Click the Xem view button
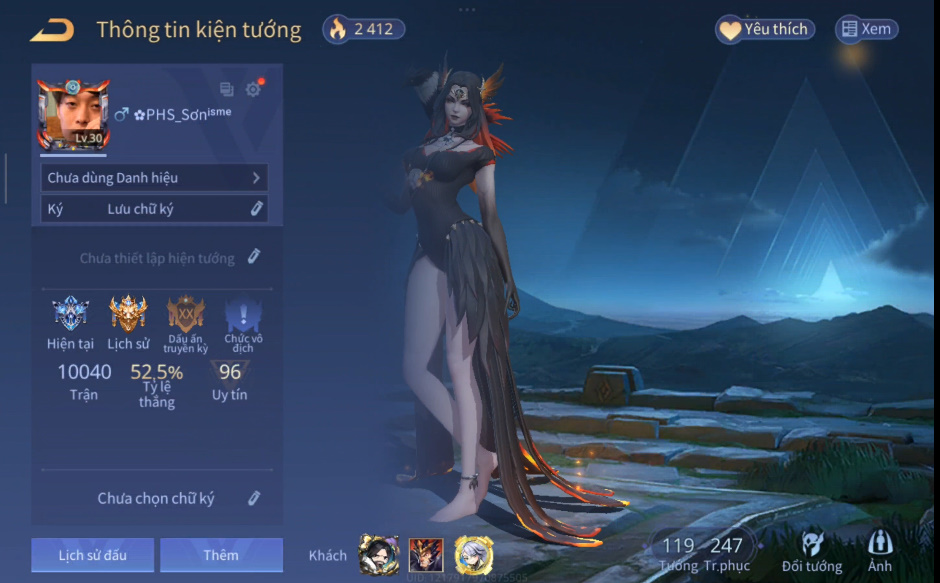The height and width of the screenshot is (583, 940). [x=866, y=30]
